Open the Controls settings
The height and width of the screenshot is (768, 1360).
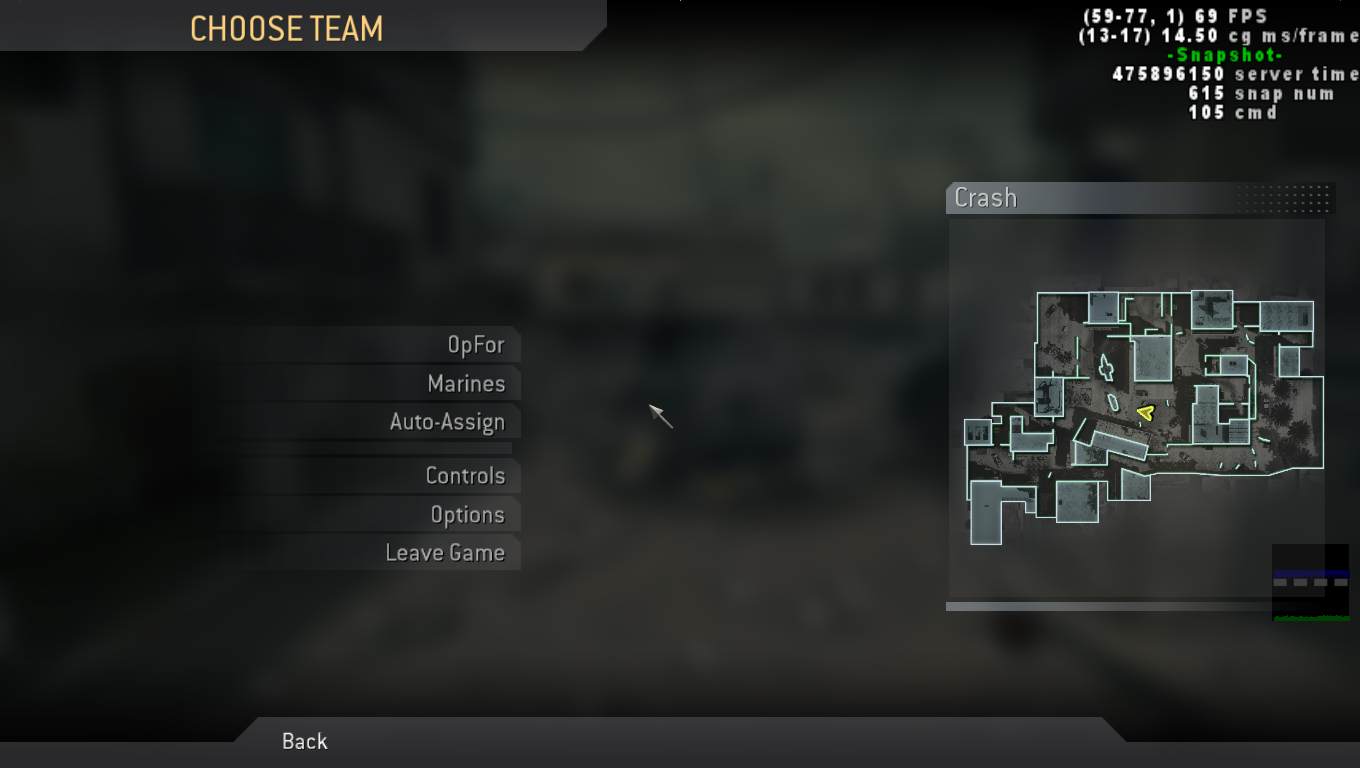point(466,476)
